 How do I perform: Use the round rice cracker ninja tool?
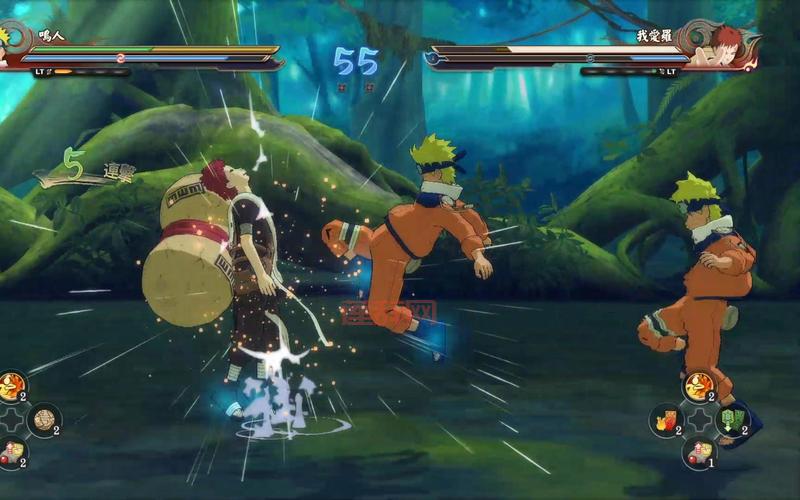tap(44, 420)
